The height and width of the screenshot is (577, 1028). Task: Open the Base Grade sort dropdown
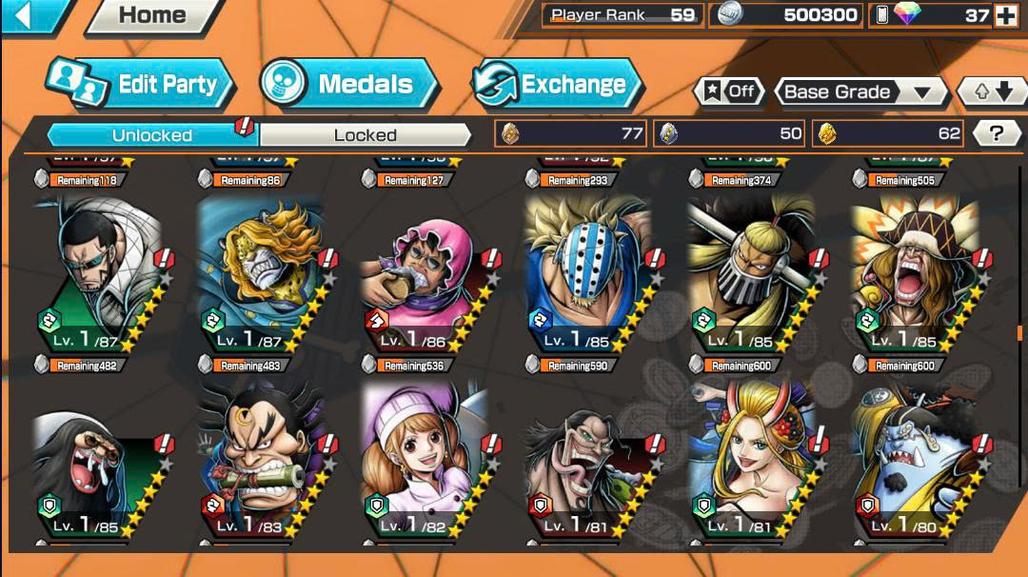click(861, 92)
